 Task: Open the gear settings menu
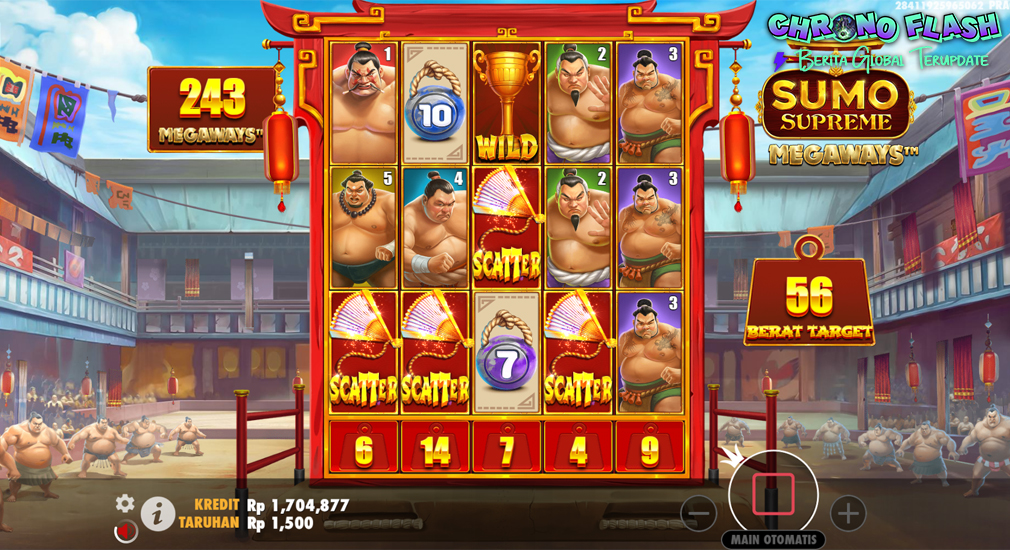pos(125,503)
